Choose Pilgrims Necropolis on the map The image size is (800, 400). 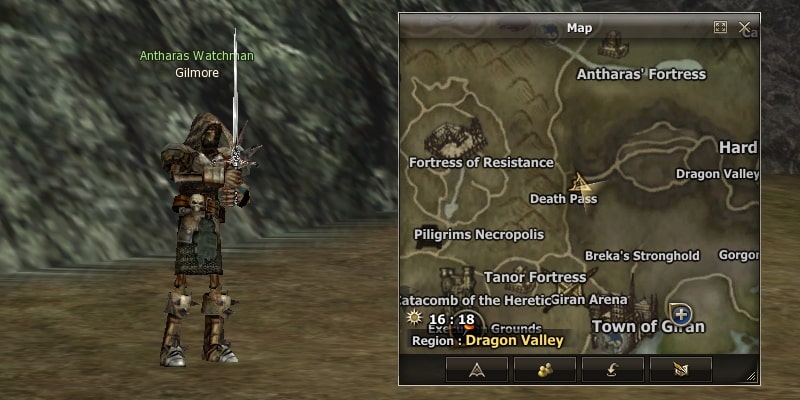click(x=479, y=234)
